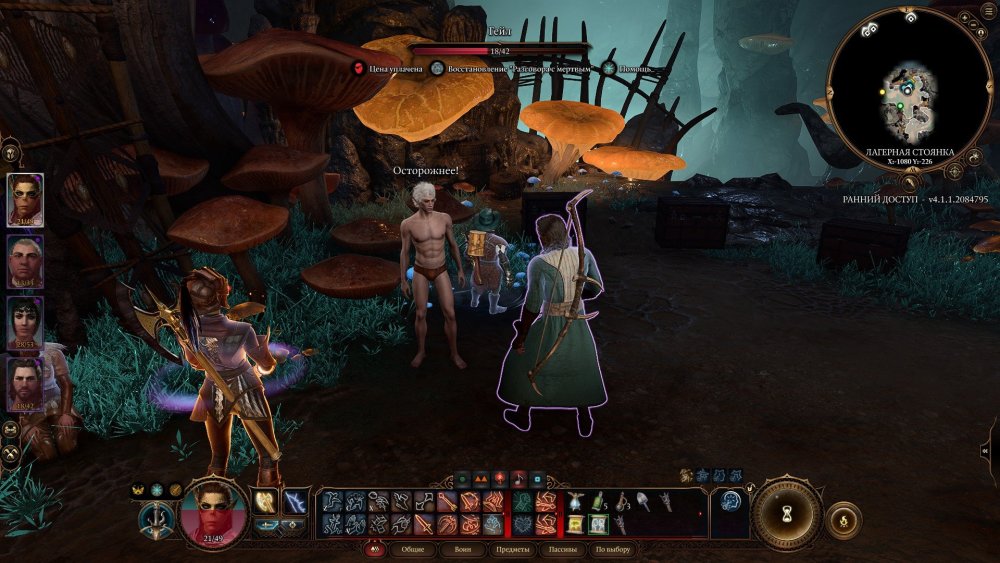Viewport: 1000px width, 563px height.
Task: Click the crossed hammers icon below the portraits
Action: click(11, 452)
